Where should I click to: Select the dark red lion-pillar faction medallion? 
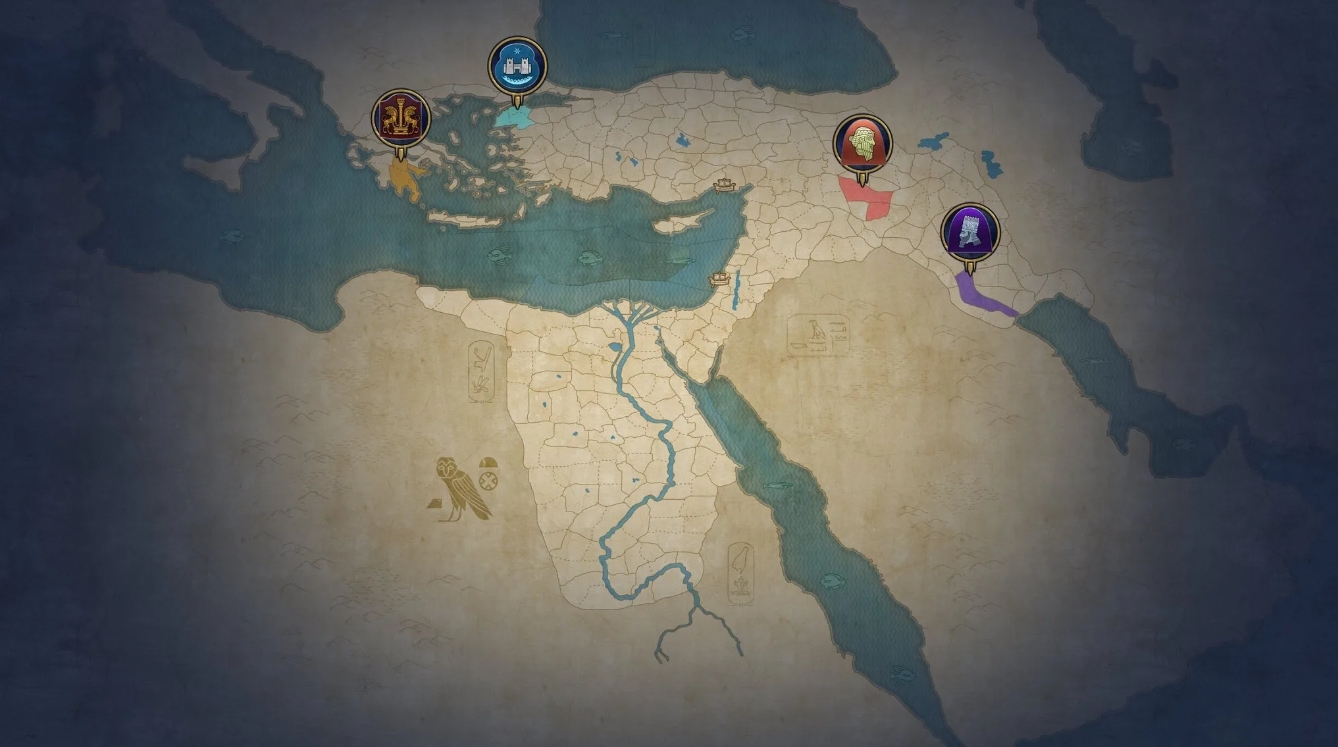[x=399, y=117]
